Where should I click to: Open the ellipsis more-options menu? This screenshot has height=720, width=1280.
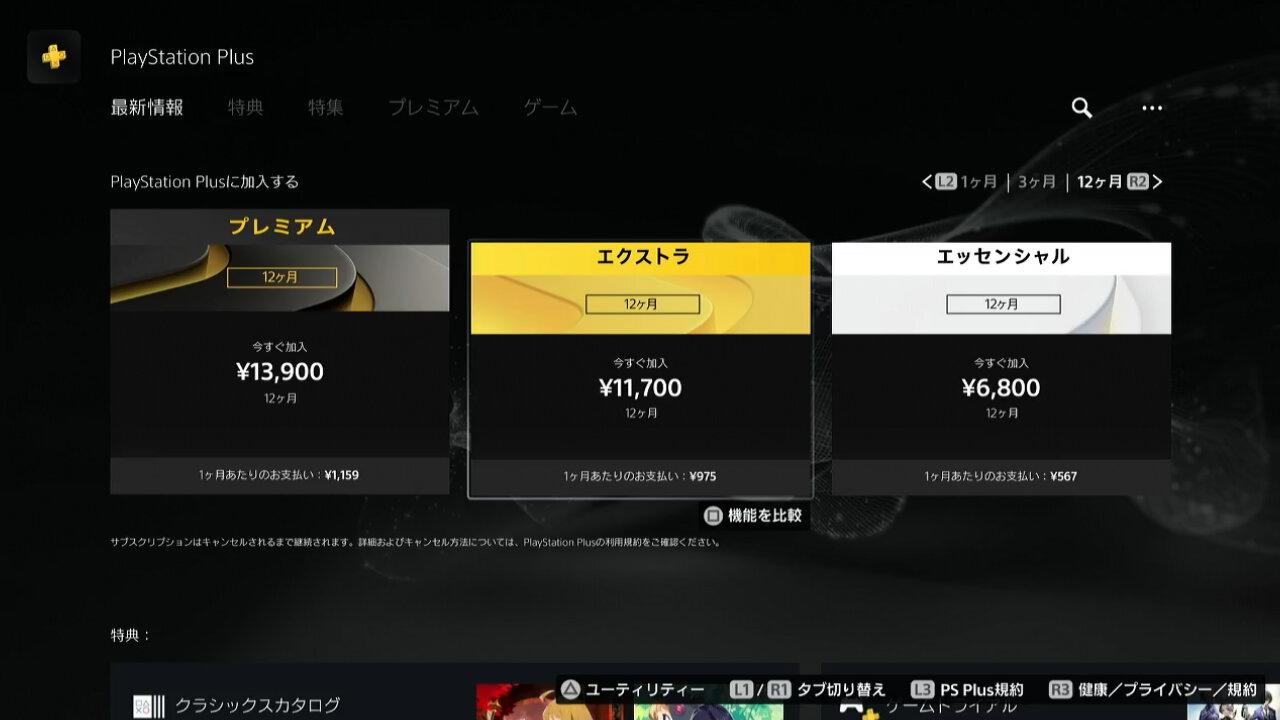pyautogui.click(x=1152, y=108)
